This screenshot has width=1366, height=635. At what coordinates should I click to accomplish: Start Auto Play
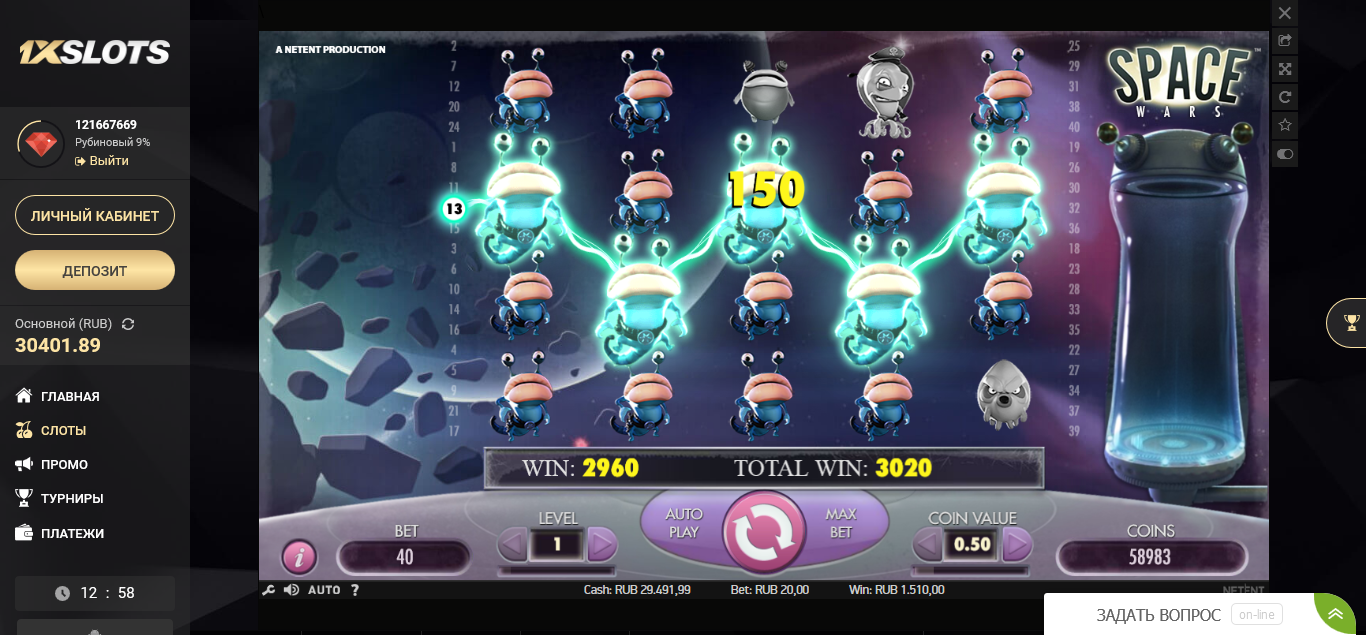pos(684,523)
